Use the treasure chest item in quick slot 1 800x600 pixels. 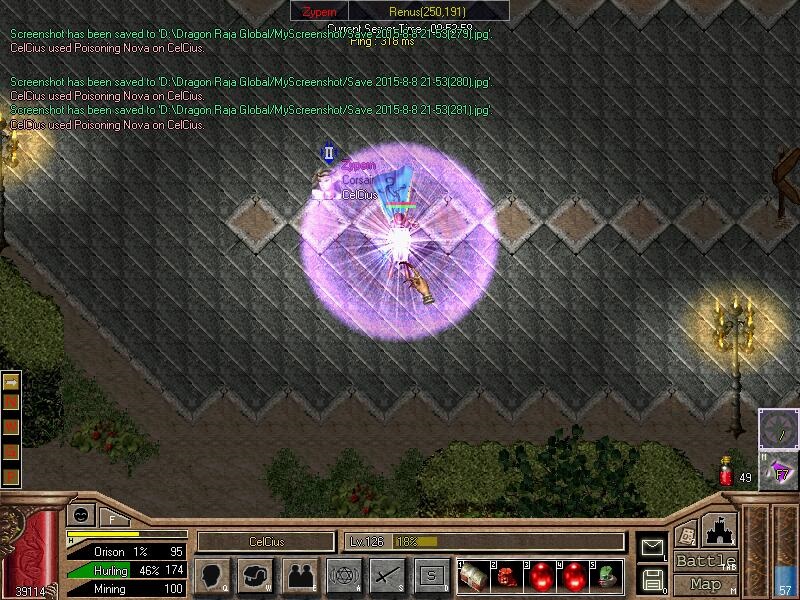click(475, 576)
